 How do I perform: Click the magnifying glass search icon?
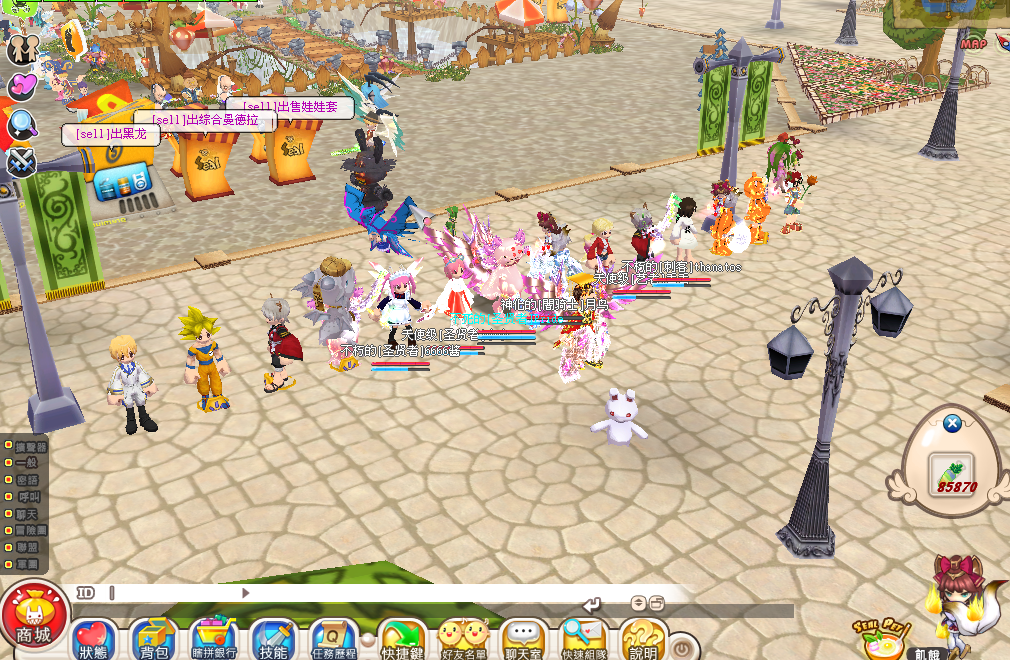pyautogui.click(x=22, y=124)
